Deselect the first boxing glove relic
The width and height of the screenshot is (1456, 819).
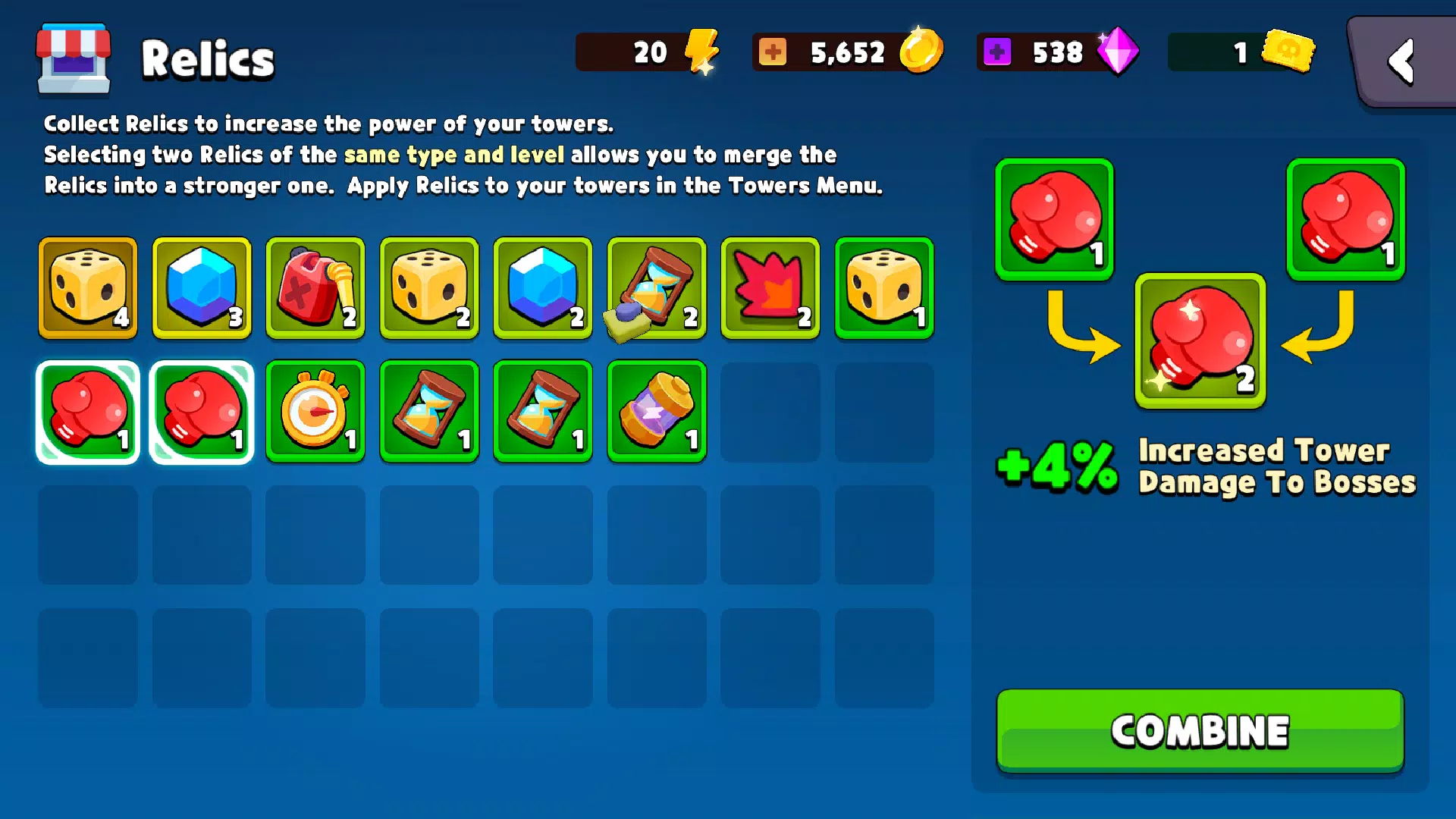point(87,412)
